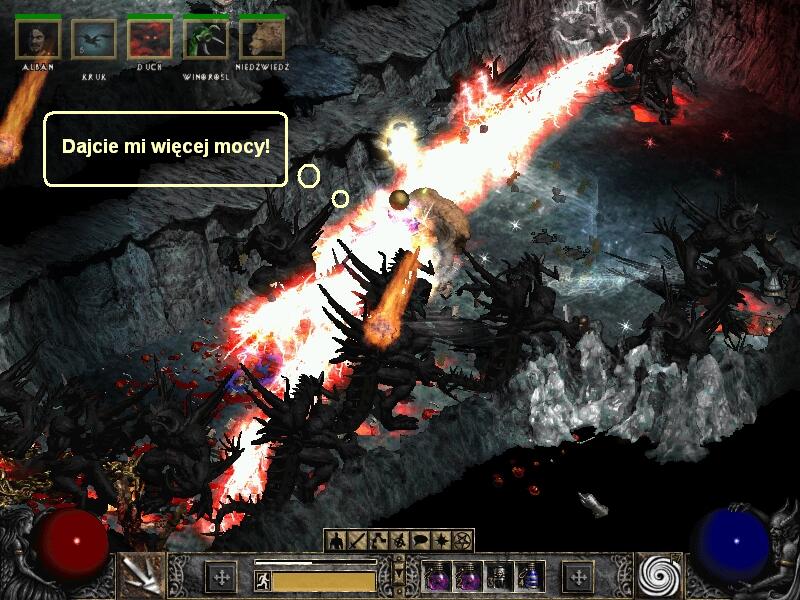
Task: Click the Kruk raven summon portrait
Action: click(93, 39)
